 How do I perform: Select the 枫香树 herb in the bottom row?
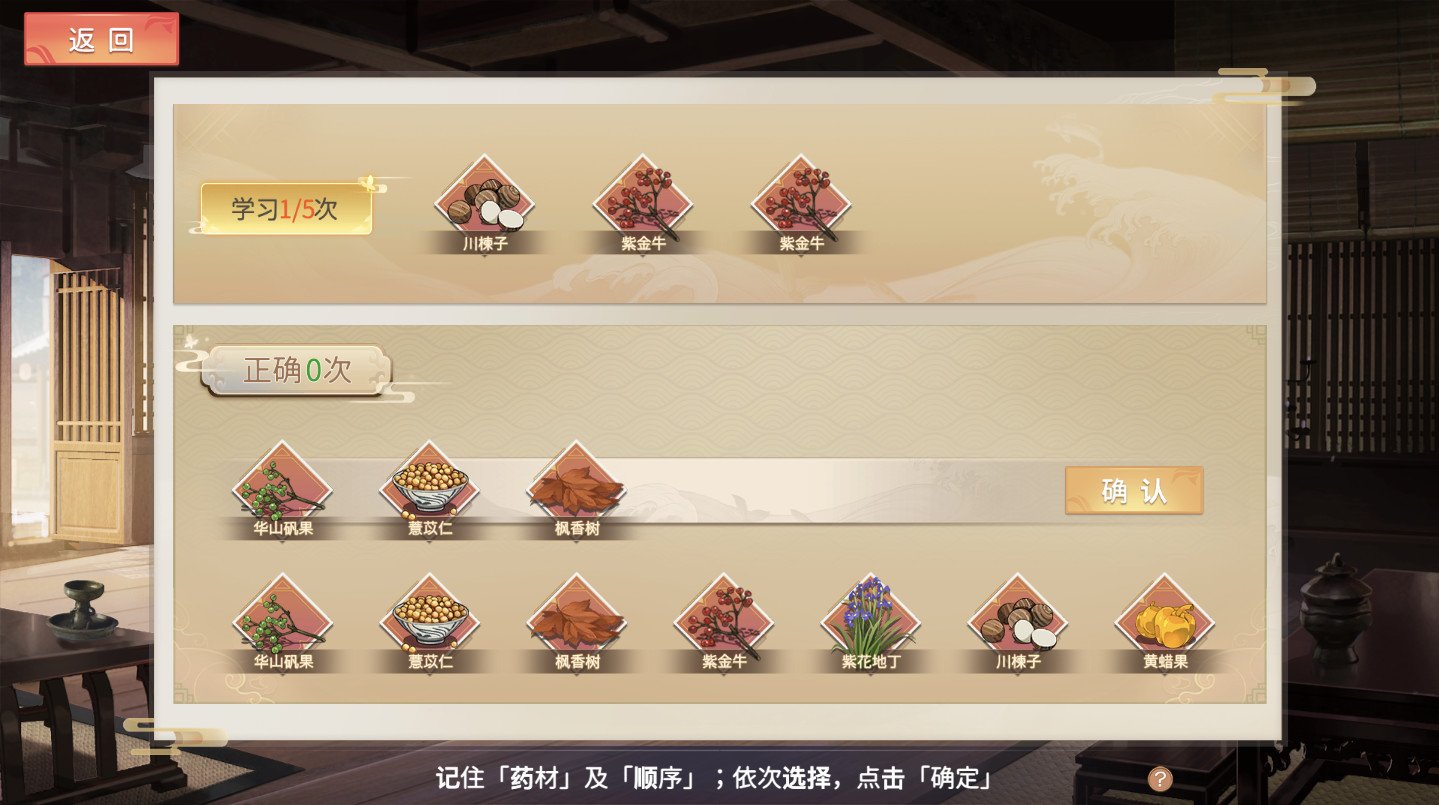click(575, 617)
